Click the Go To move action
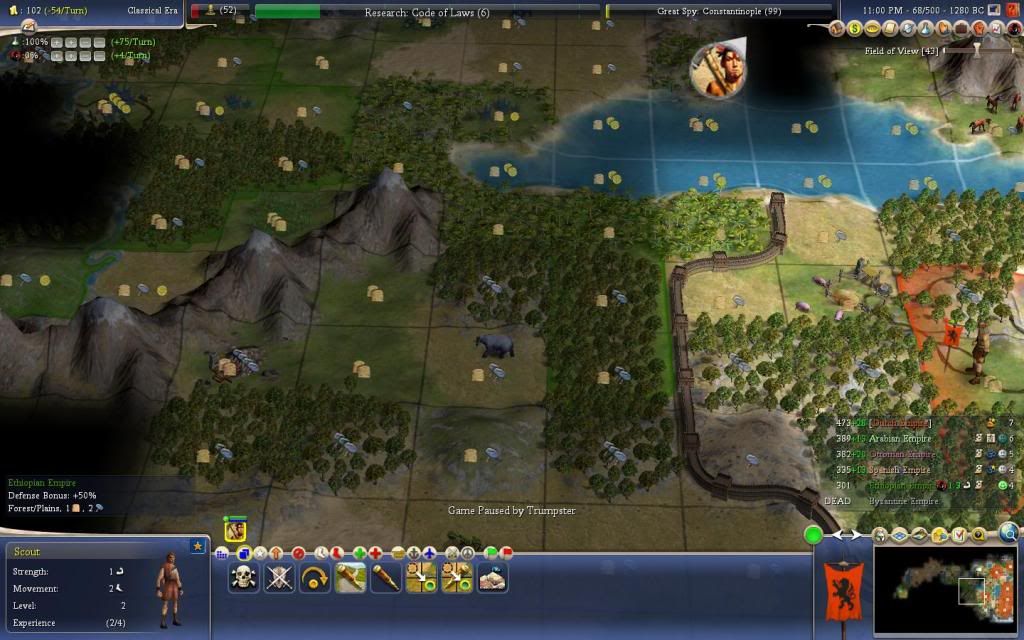This screenshot has width=1024, height=640. pos(421,576)
